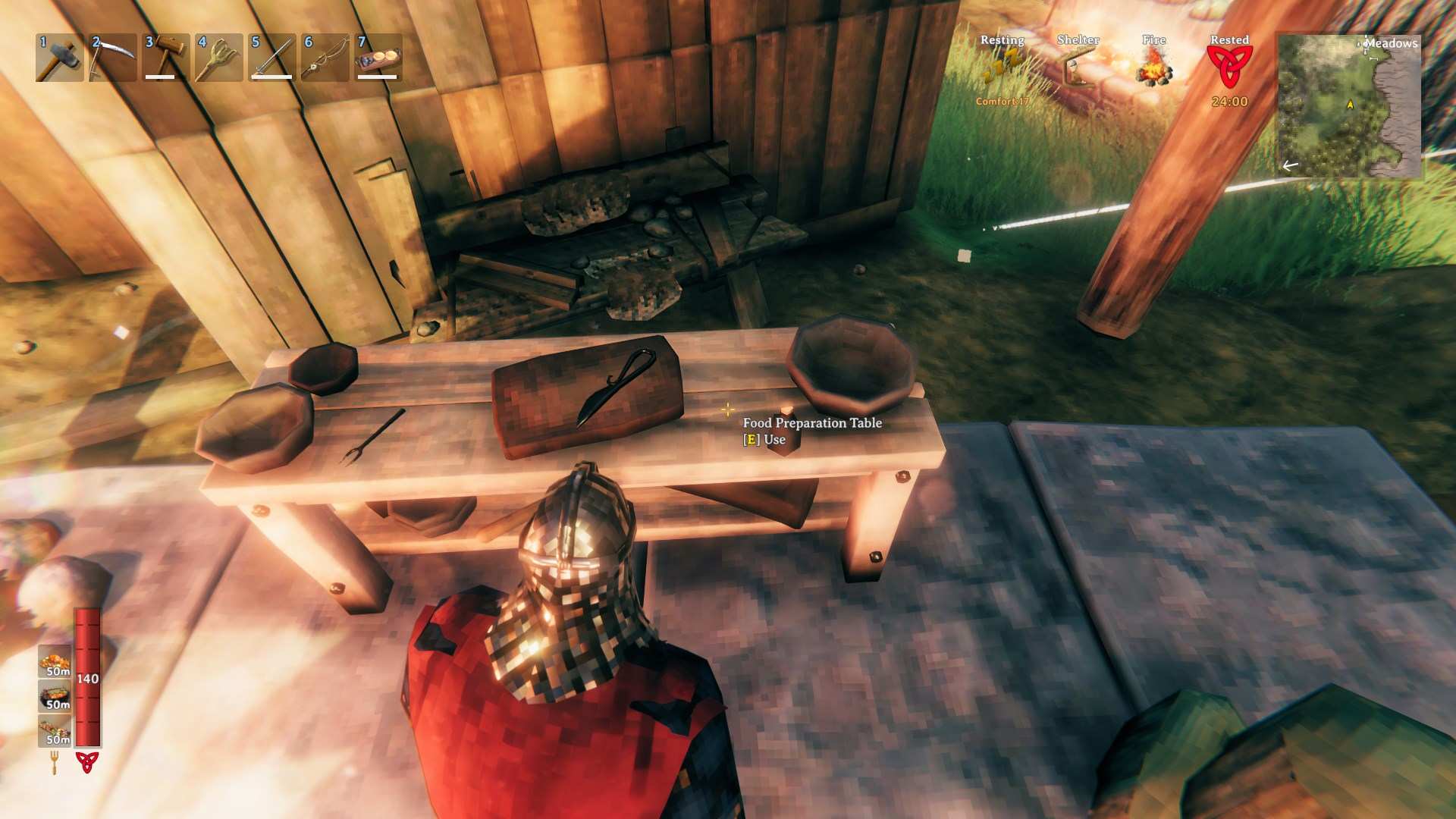Click the golden fork icon
This screenshot has width=1456, height=819.
coord(55,761)
